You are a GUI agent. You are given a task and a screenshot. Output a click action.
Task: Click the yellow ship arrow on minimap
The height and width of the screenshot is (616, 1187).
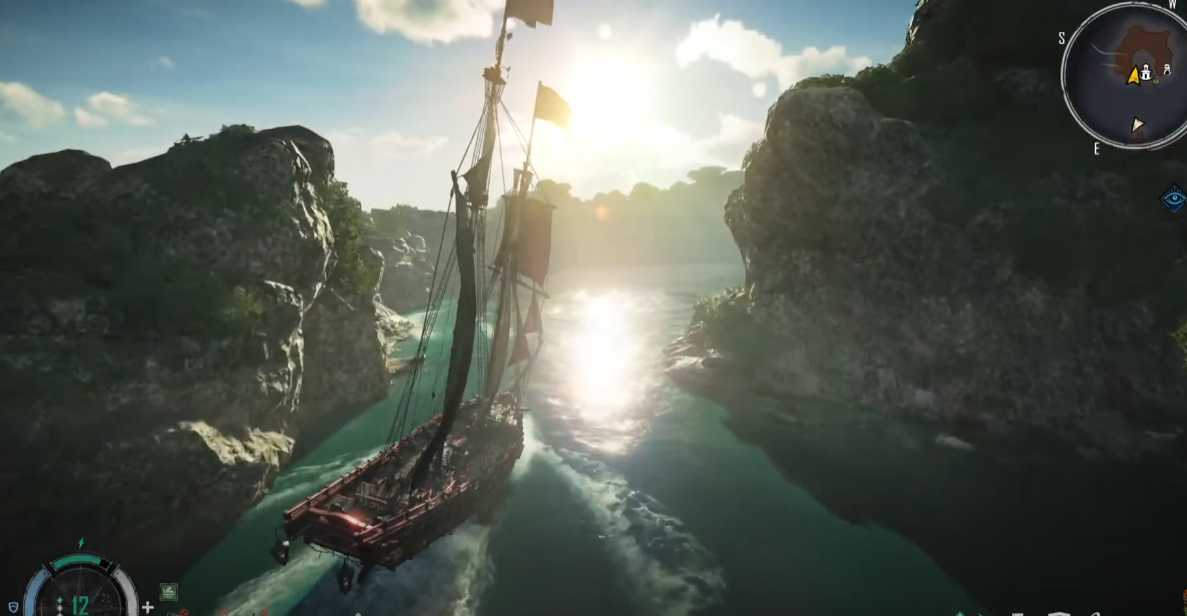[x=1133, y=75]
